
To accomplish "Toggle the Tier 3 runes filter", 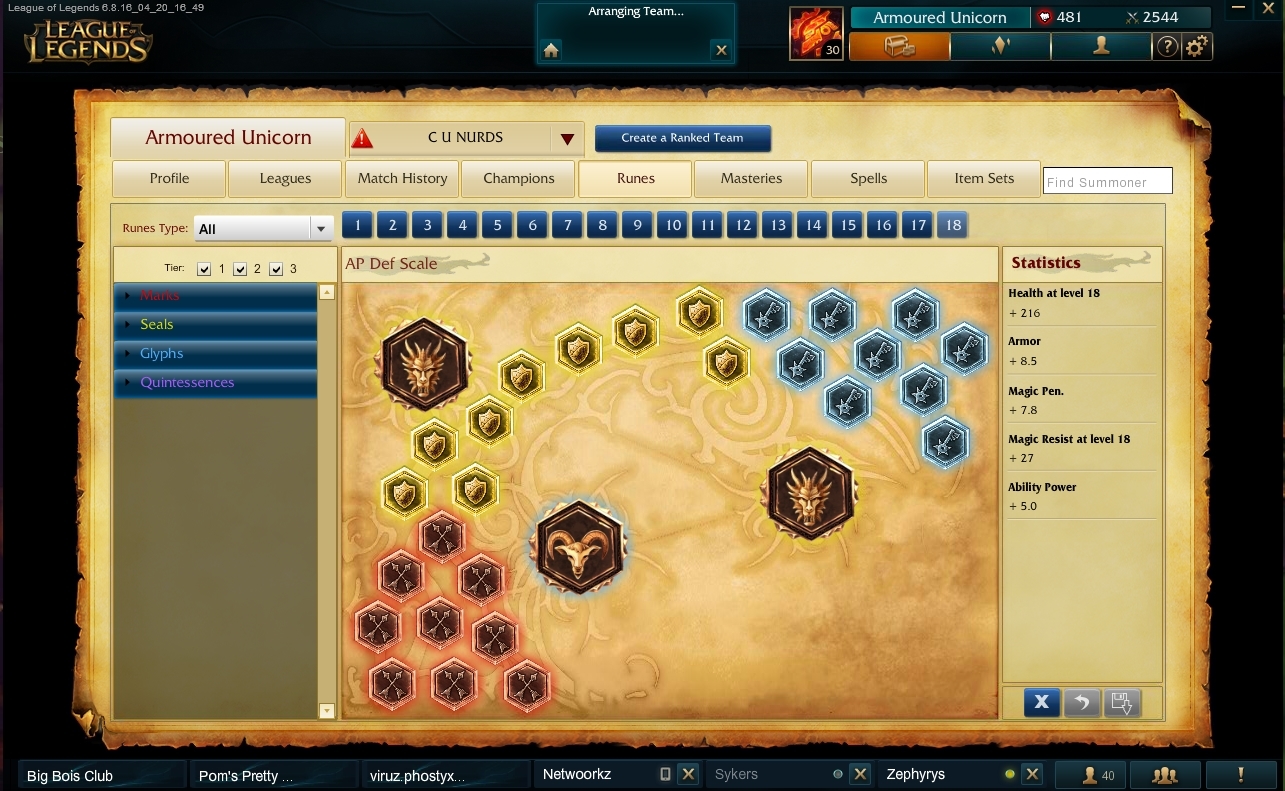I will pos(276,268).
